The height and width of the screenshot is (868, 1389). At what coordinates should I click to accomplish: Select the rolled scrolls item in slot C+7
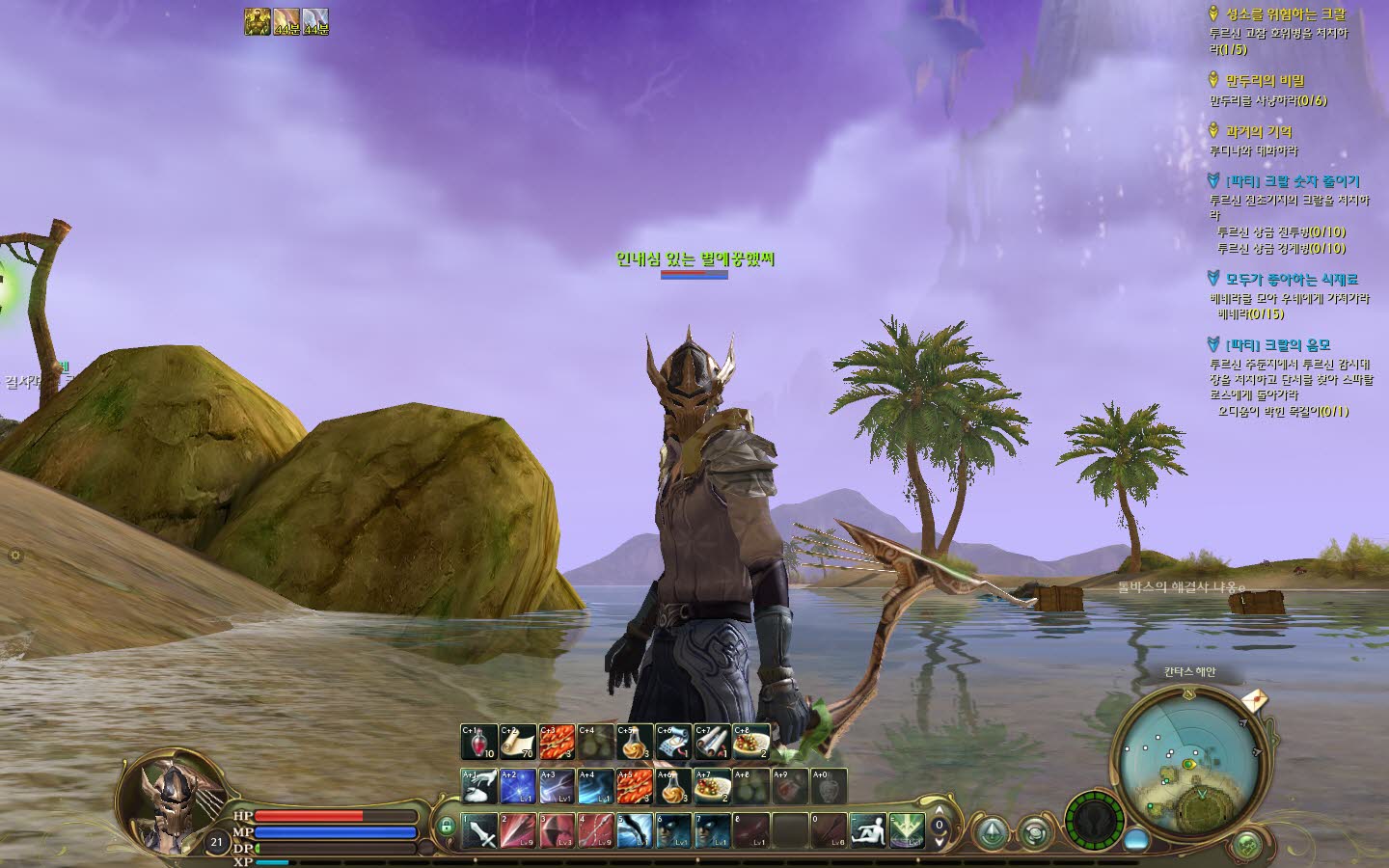pyautogui.click(x=712, y=742)
